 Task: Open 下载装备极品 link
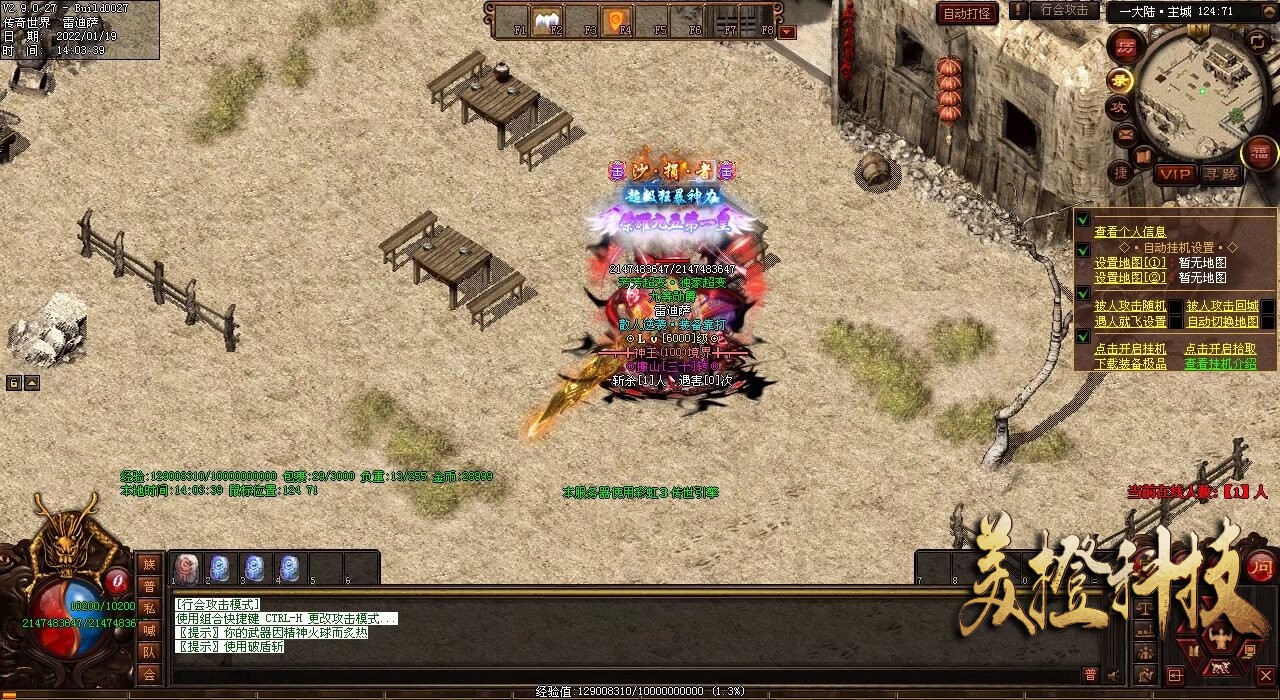click(1130, 364)
